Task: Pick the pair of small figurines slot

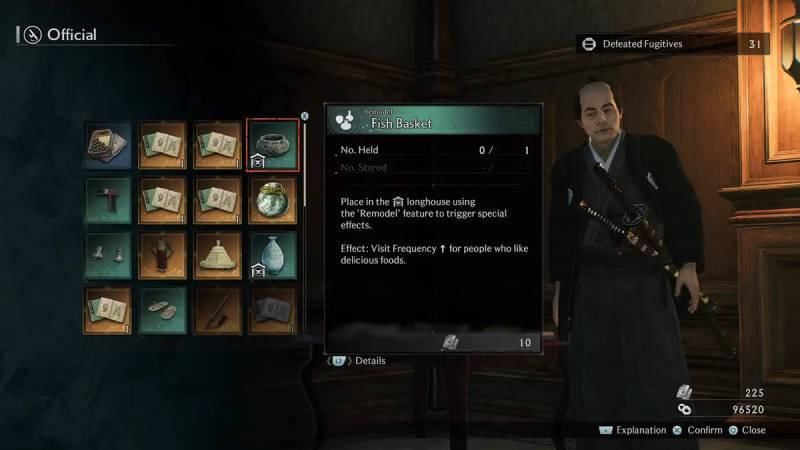Action: [108, 255]
